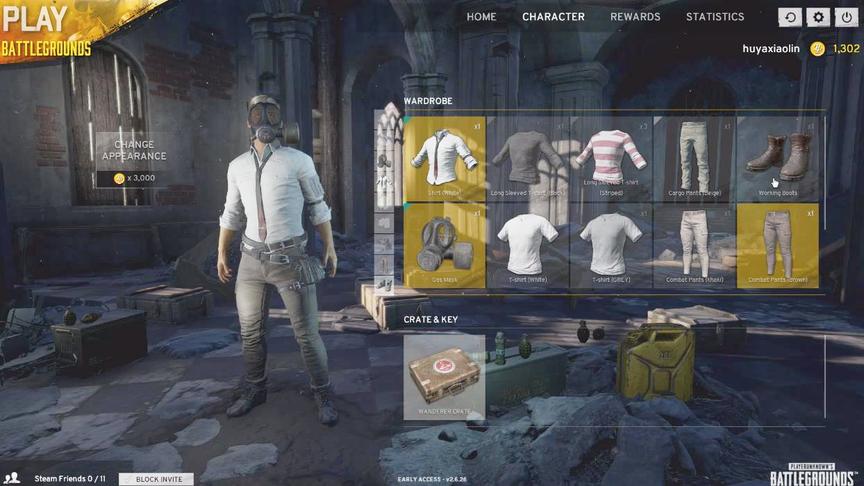864x486 pixels.
Task: Choose the black Long Sleeved T-shirt
Action: coord(528,159)
